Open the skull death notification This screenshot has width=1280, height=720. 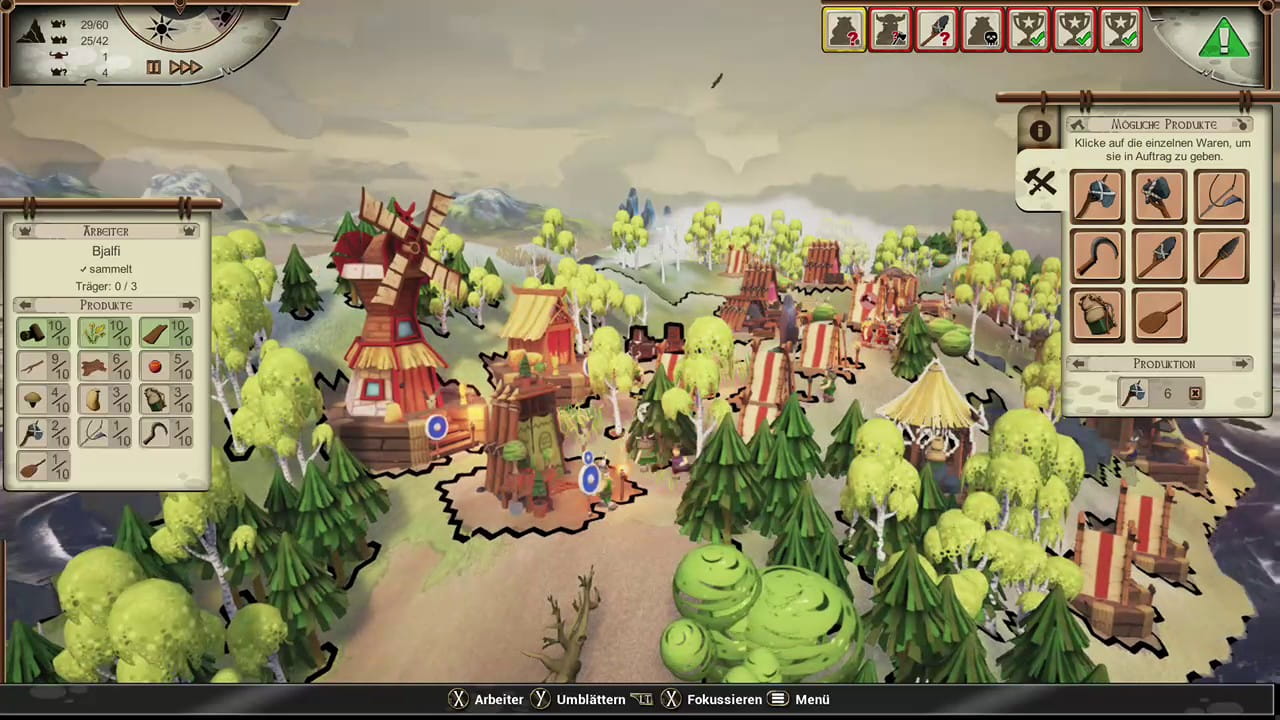[x=982, y=30]
